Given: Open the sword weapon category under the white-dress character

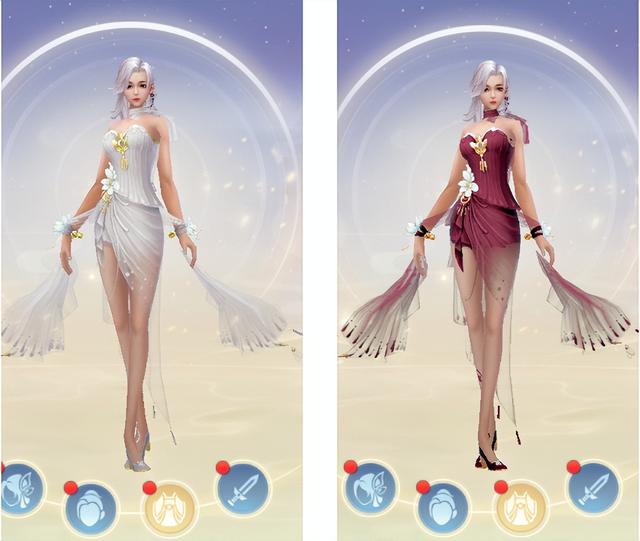Looking at the screenshot, I should (x=243, y=489).
